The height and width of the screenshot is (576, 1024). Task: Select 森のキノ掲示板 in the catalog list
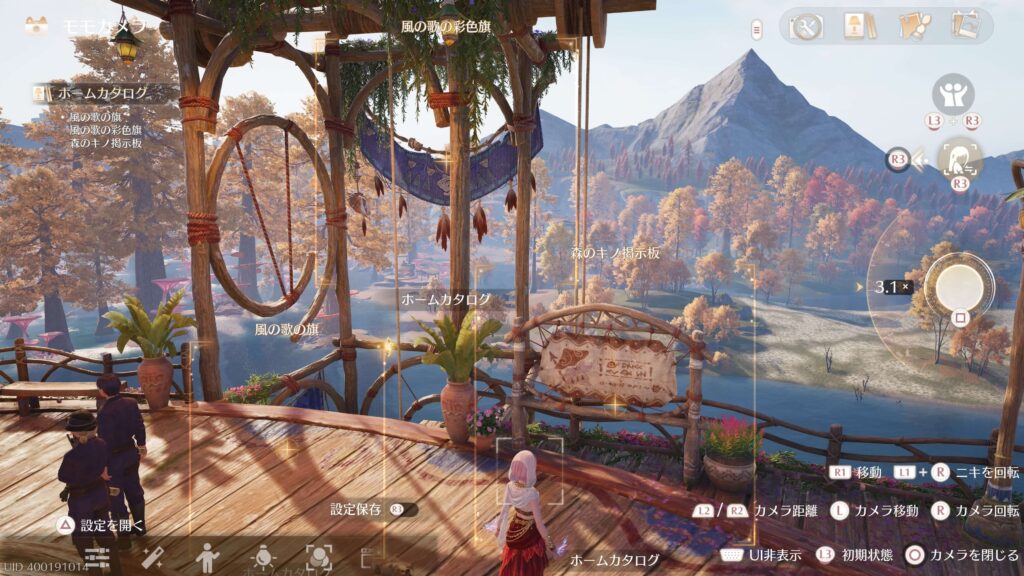[105, 142]
